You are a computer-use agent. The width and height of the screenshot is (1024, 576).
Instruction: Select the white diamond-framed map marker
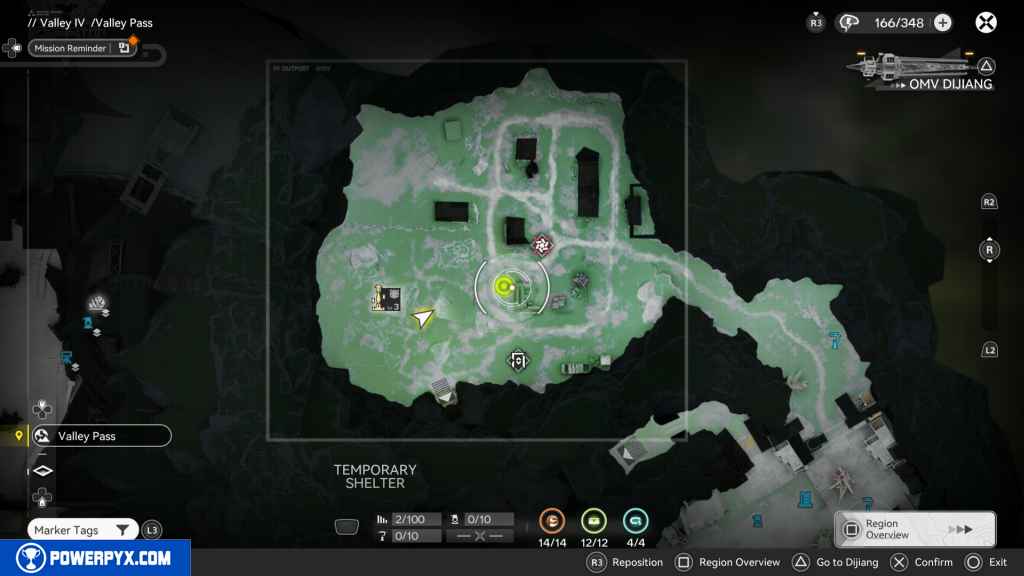tap(518, 360)
